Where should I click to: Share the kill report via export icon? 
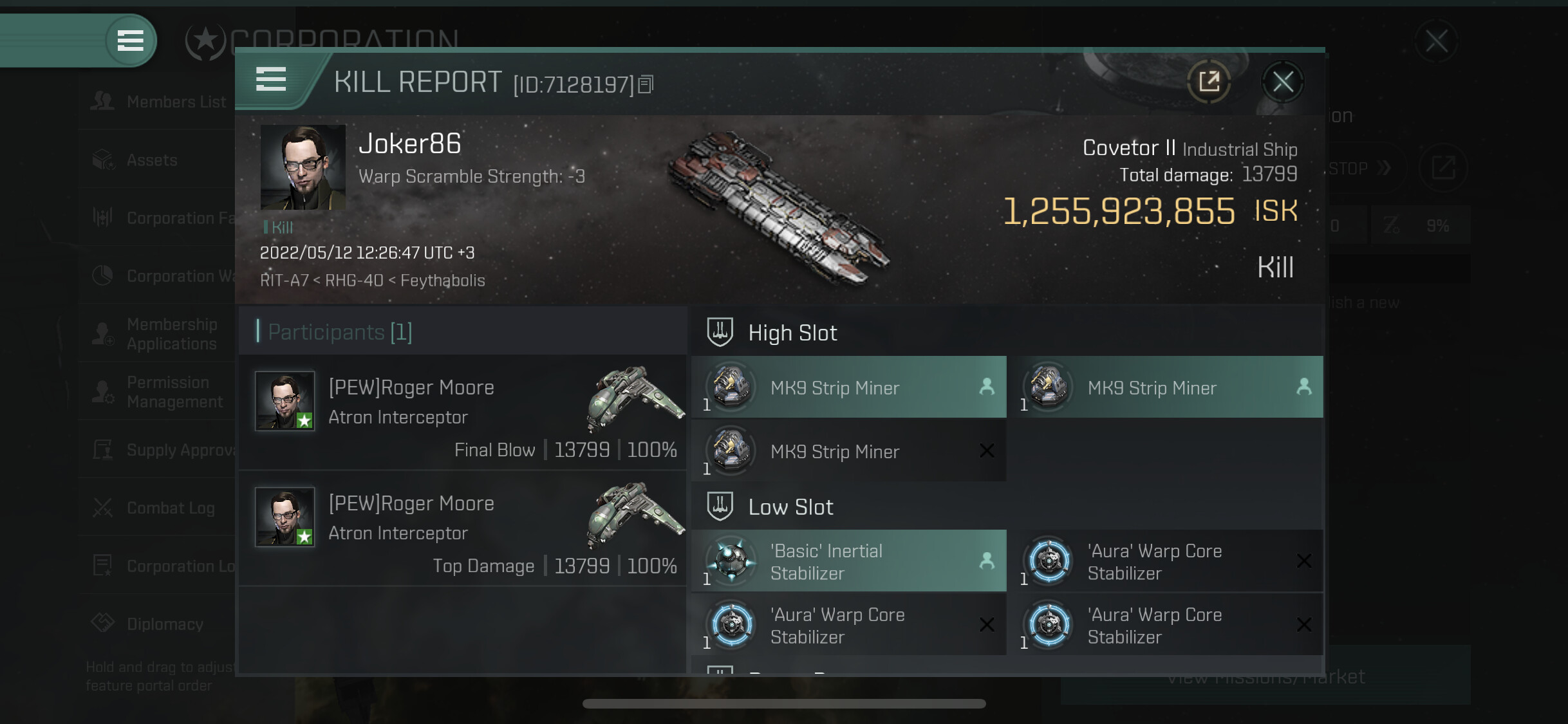[1209, 82]
